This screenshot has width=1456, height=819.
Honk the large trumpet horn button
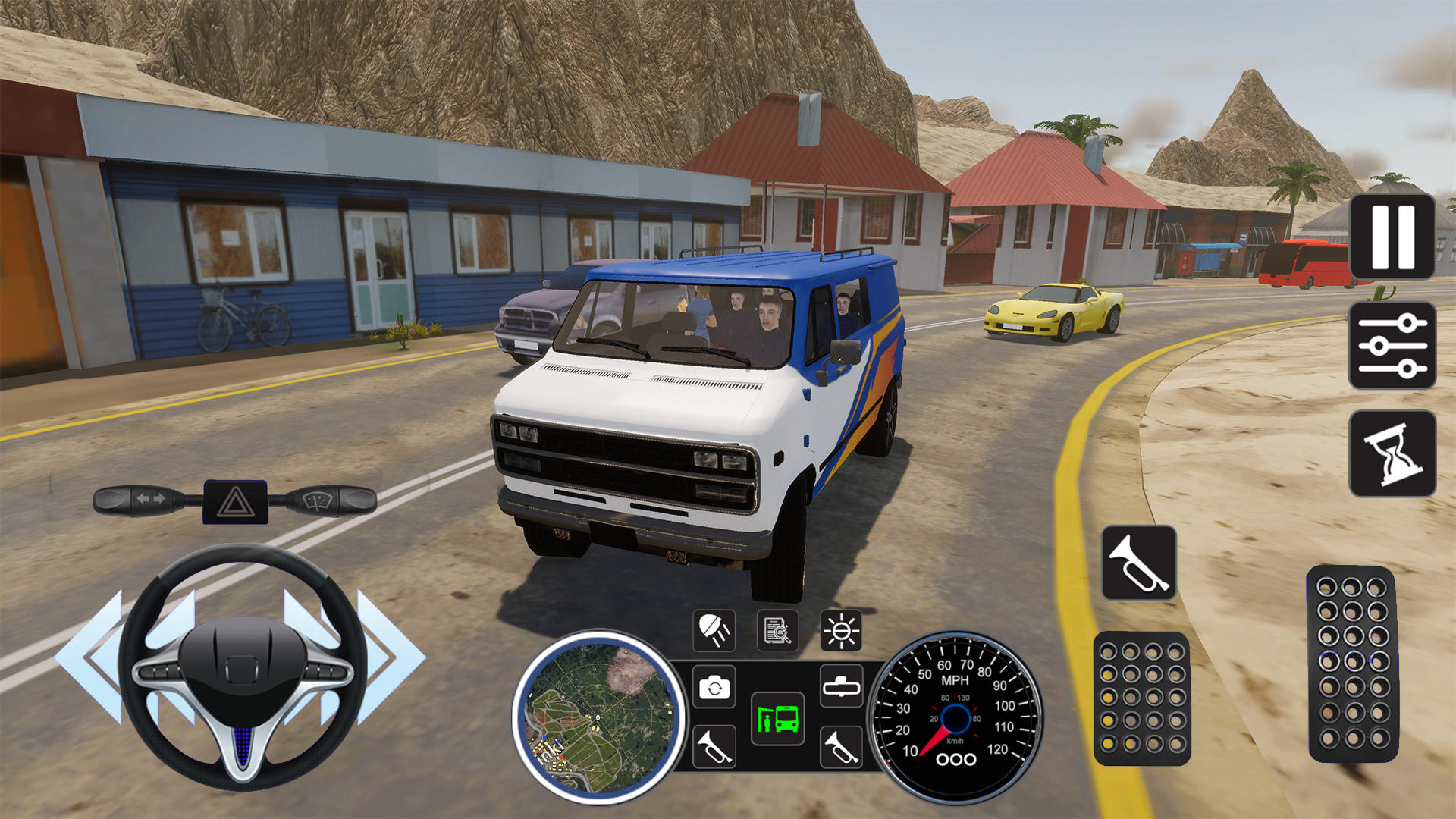pyautogui.click(x=1139, y=563)
